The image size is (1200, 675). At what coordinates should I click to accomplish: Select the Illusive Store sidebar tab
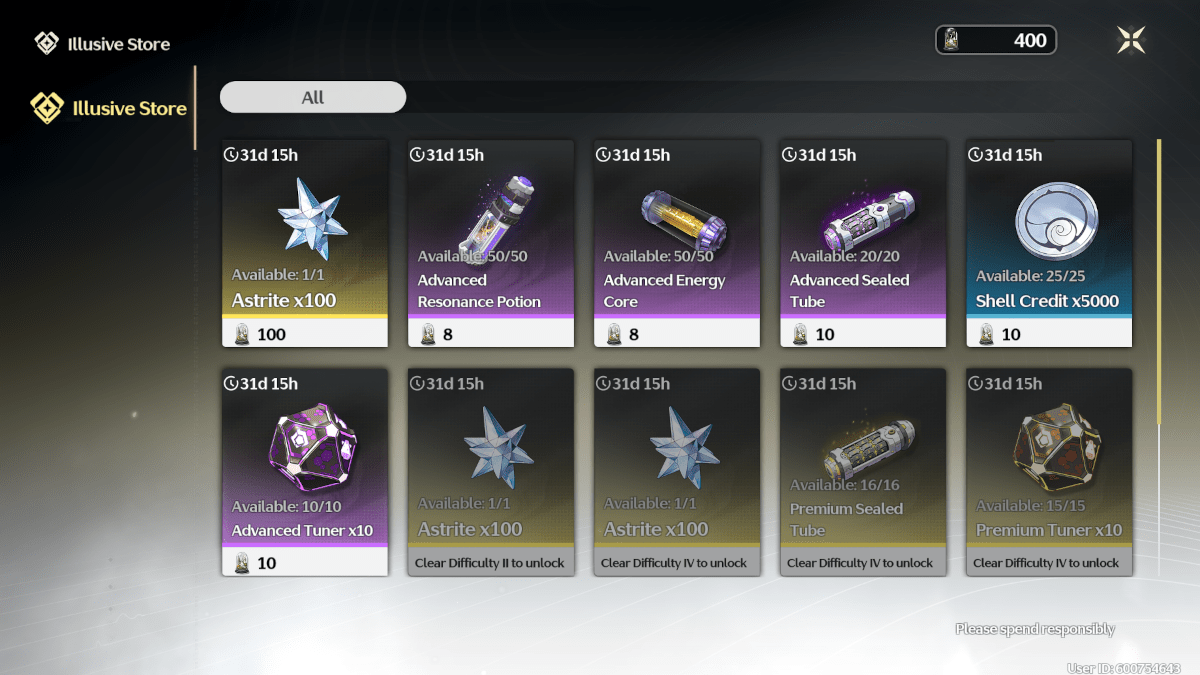[110, 108]
